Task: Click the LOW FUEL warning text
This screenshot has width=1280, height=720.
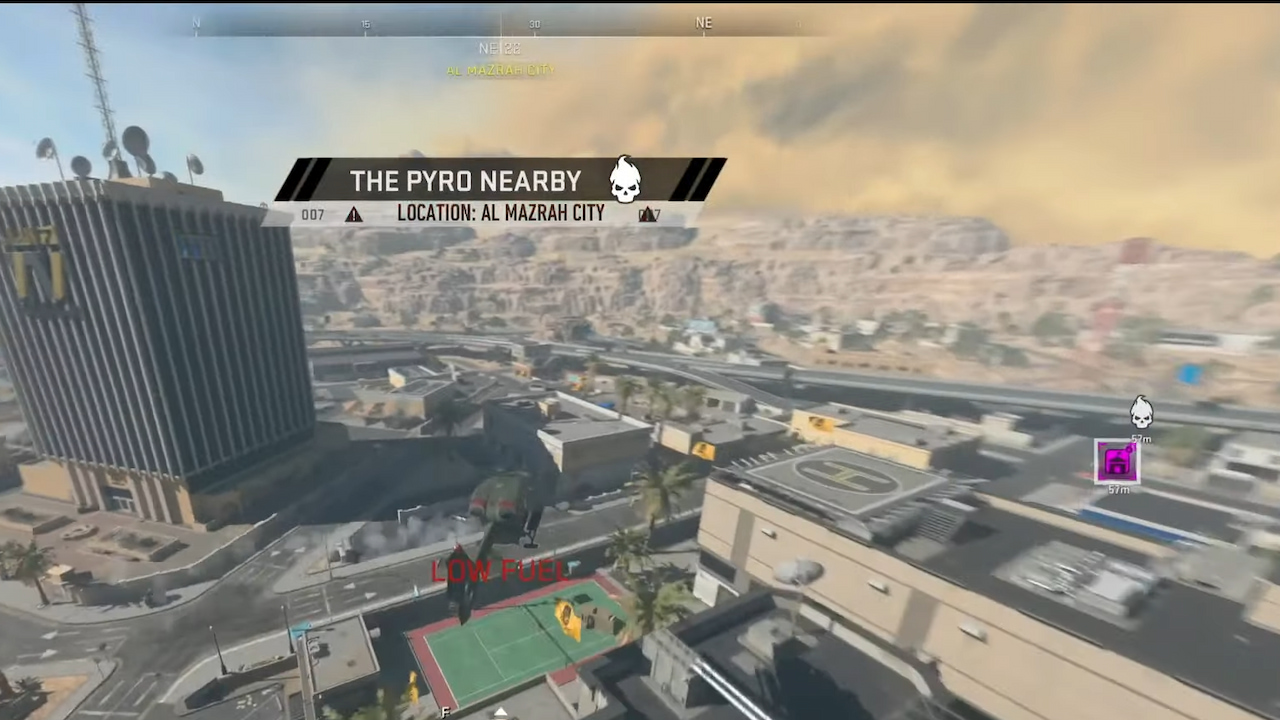Action: [x=499, y=570]
